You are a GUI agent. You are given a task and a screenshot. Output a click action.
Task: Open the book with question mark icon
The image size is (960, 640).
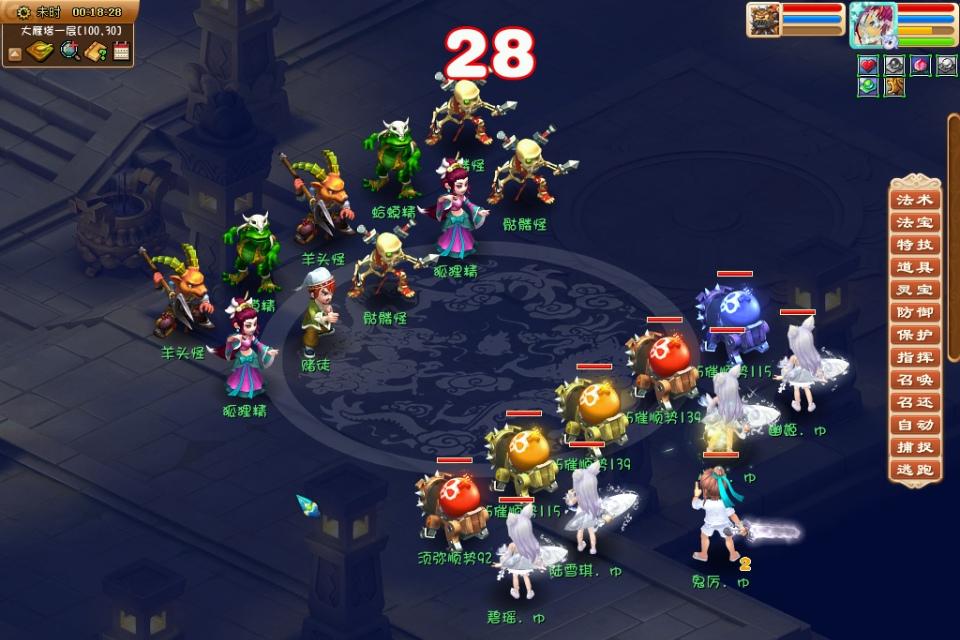[96, 51]
